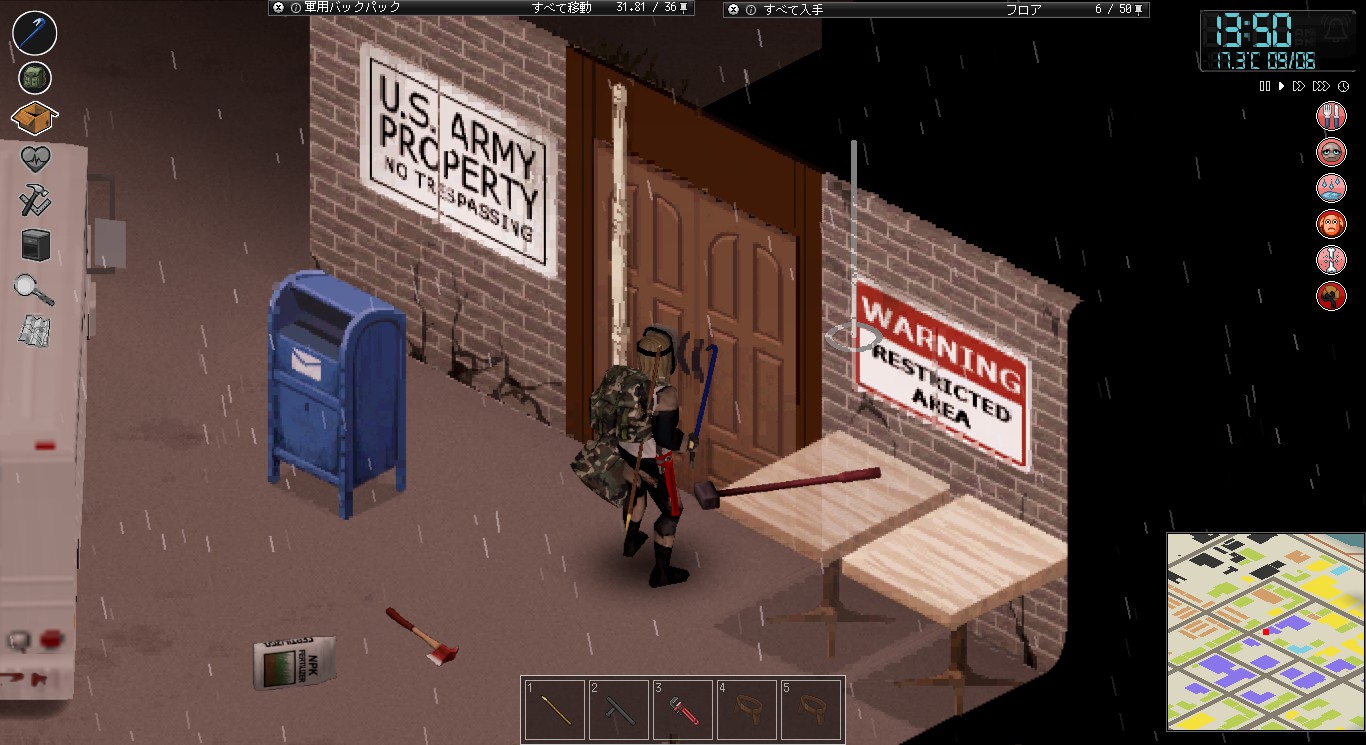The image size is (1366, 745).
Task: Pause the game with the pause button
Action: (x=1263, y=86)
